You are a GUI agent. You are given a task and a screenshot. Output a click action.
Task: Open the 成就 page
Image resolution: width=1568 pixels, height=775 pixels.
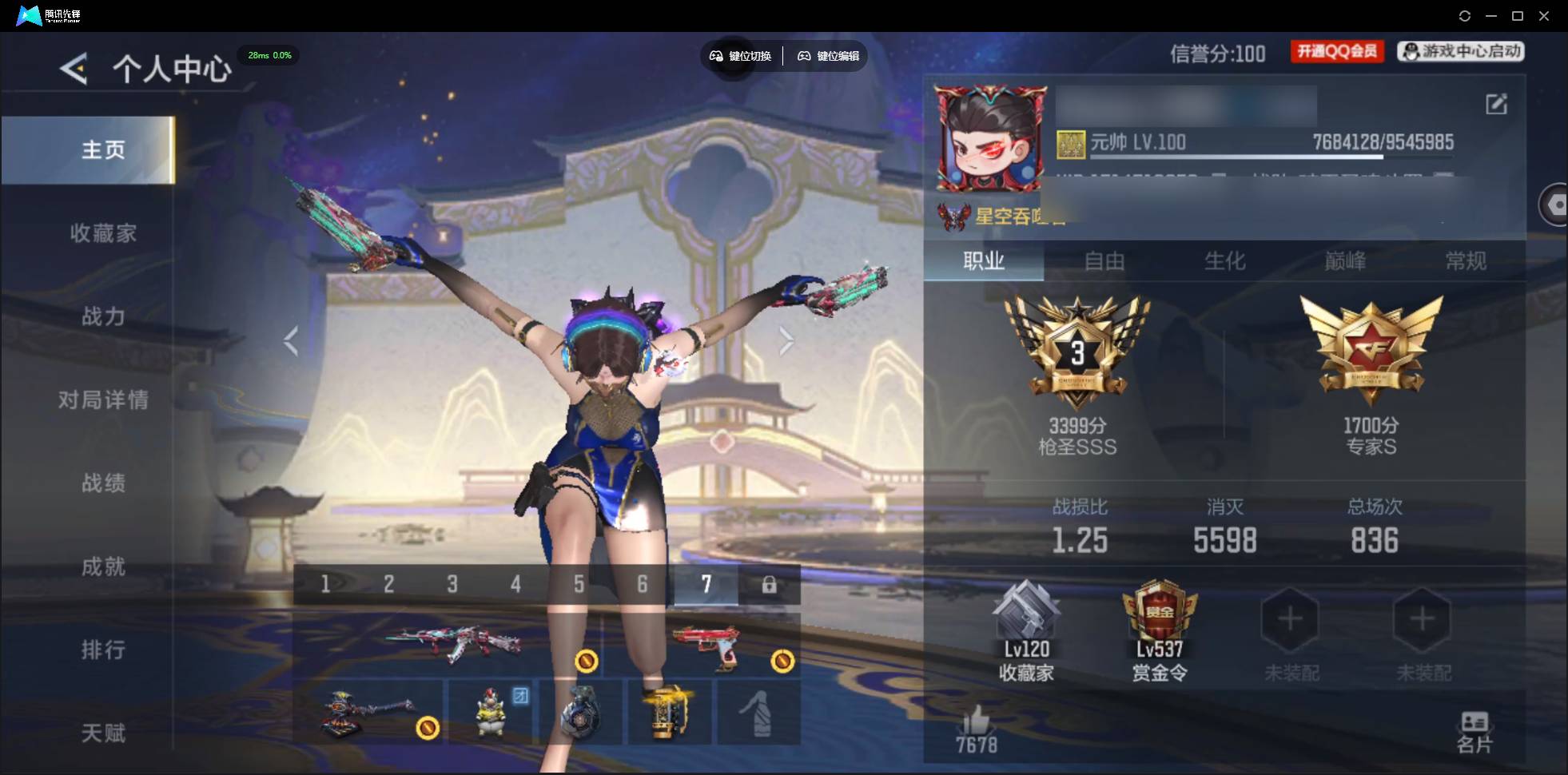pyautogui.click(x=103, y=566)
